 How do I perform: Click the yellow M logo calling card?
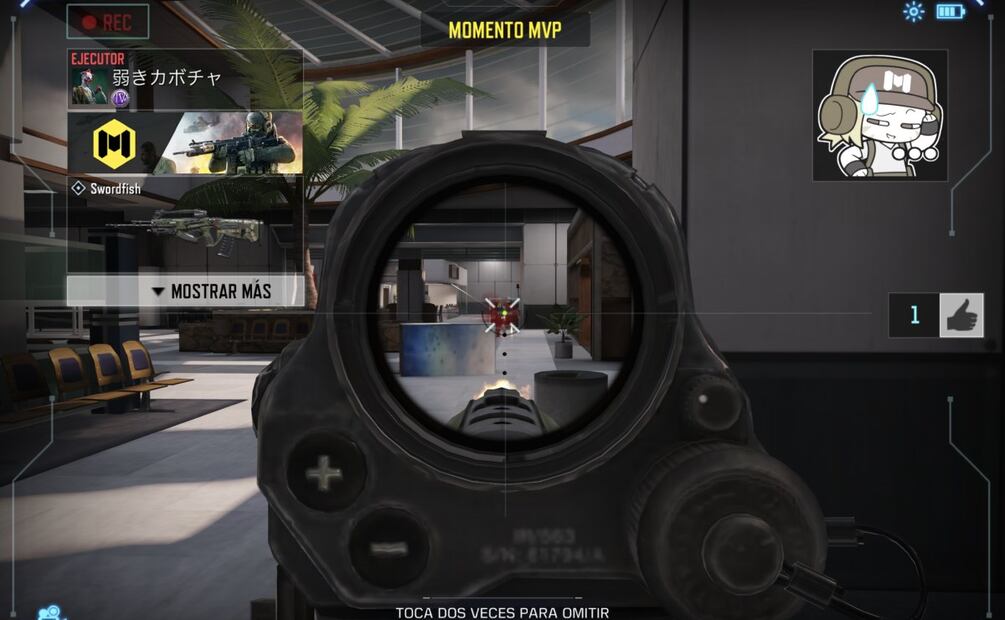(114, 144)
